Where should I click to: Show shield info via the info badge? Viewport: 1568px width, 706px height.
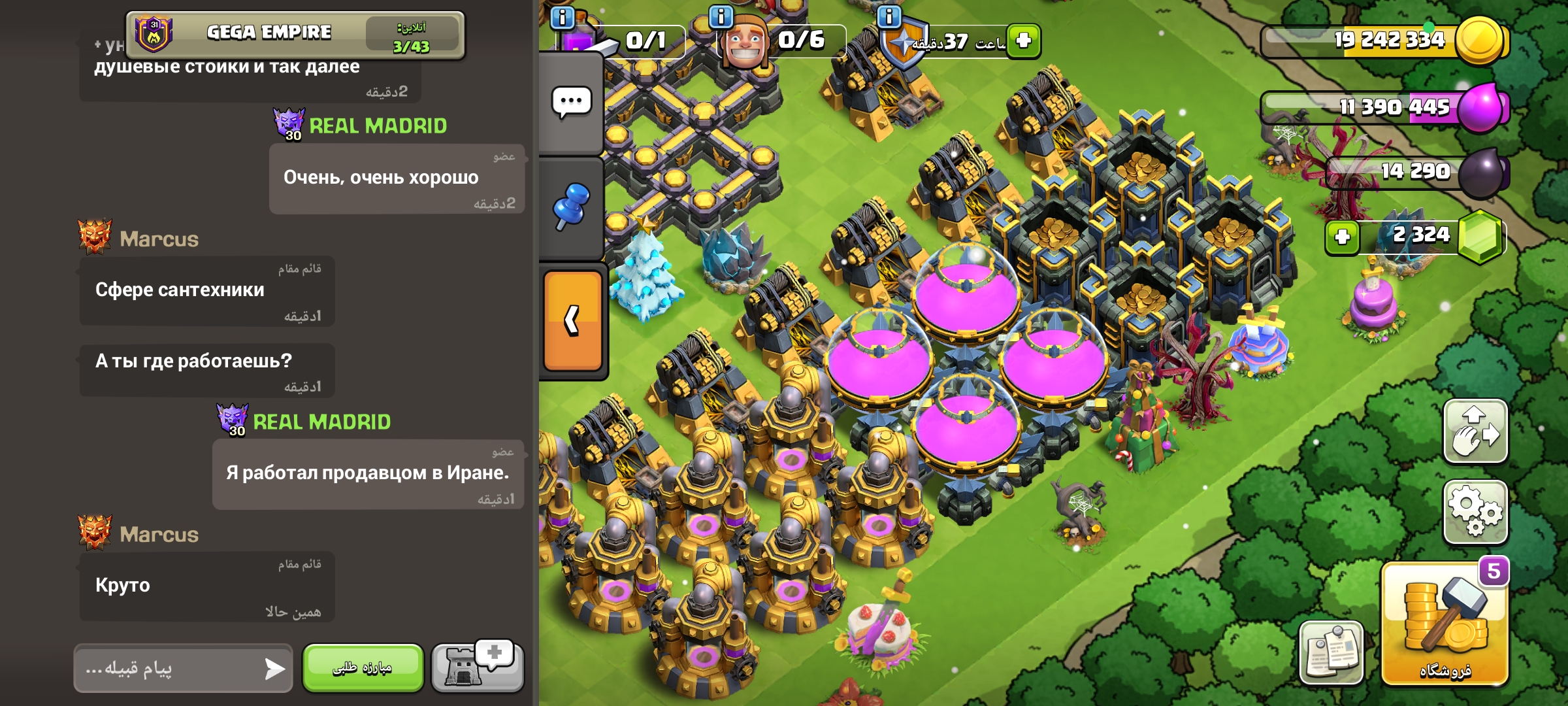(x=889, y=16)
